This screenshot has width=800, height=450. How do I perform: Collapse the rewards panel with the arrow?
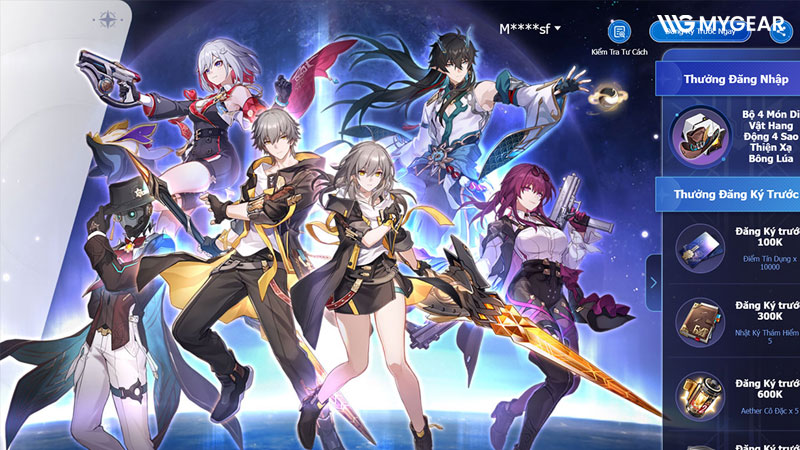click(x=653, y=282)
